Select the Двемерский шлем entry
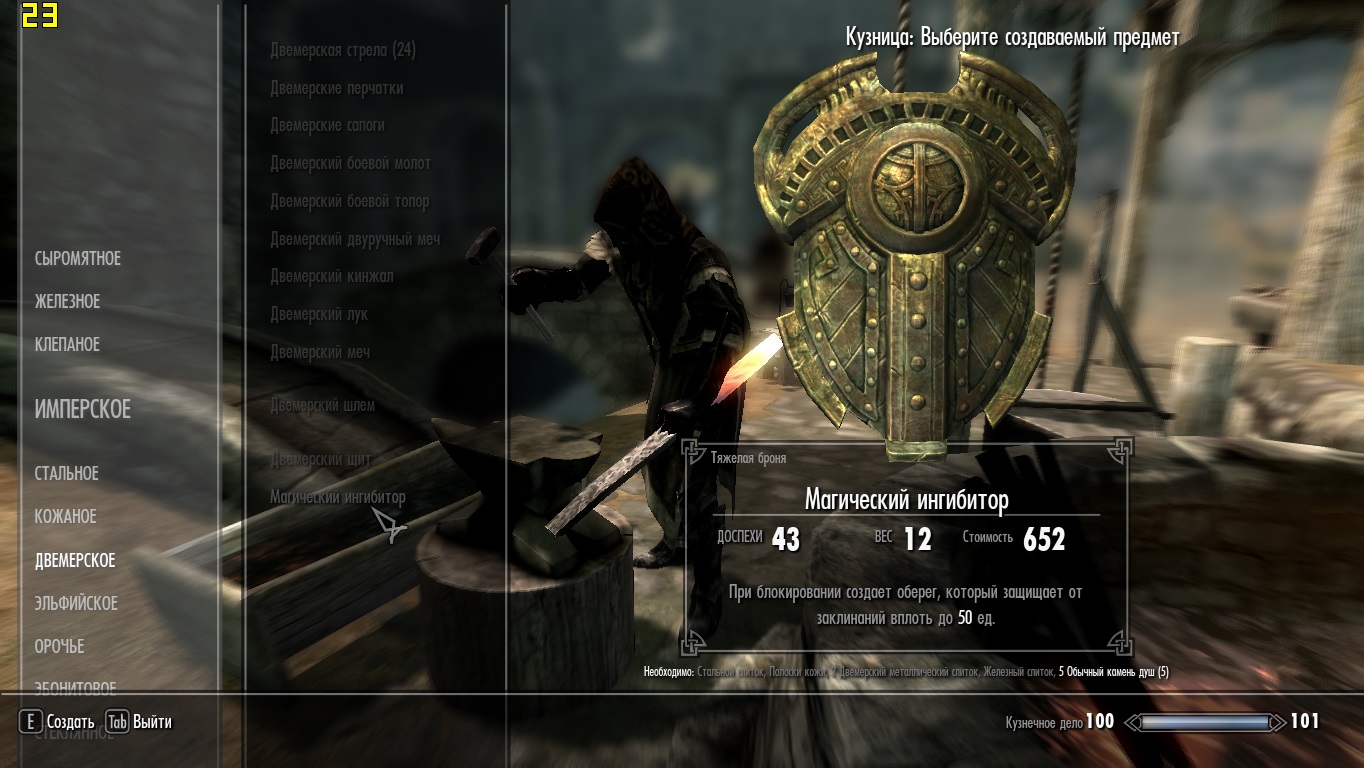The width and height of the screenshot is (1364, 768). [323, 406]
